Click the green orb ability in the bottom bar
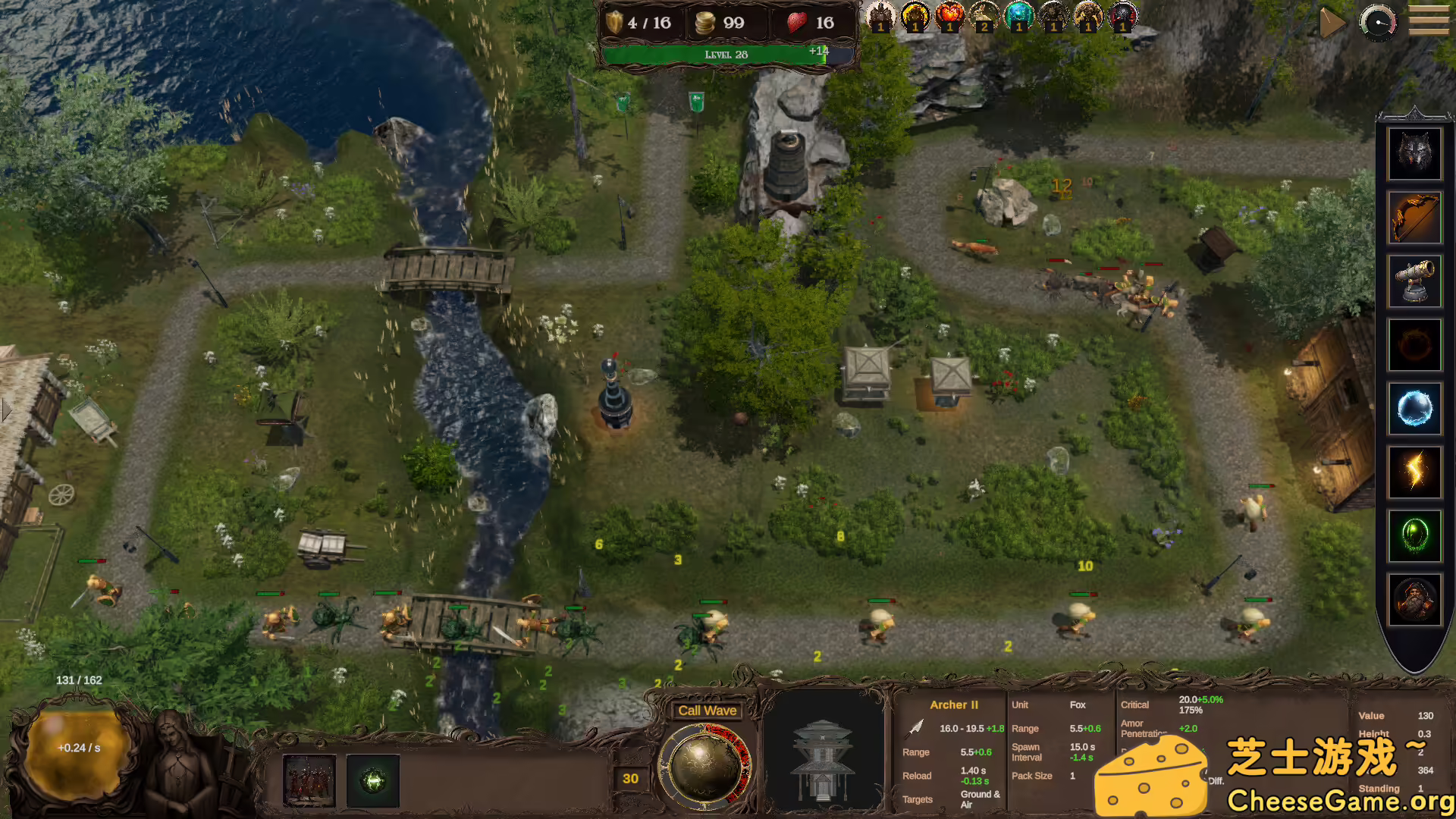Screen dimensions: 1456x819 point(372,782)
